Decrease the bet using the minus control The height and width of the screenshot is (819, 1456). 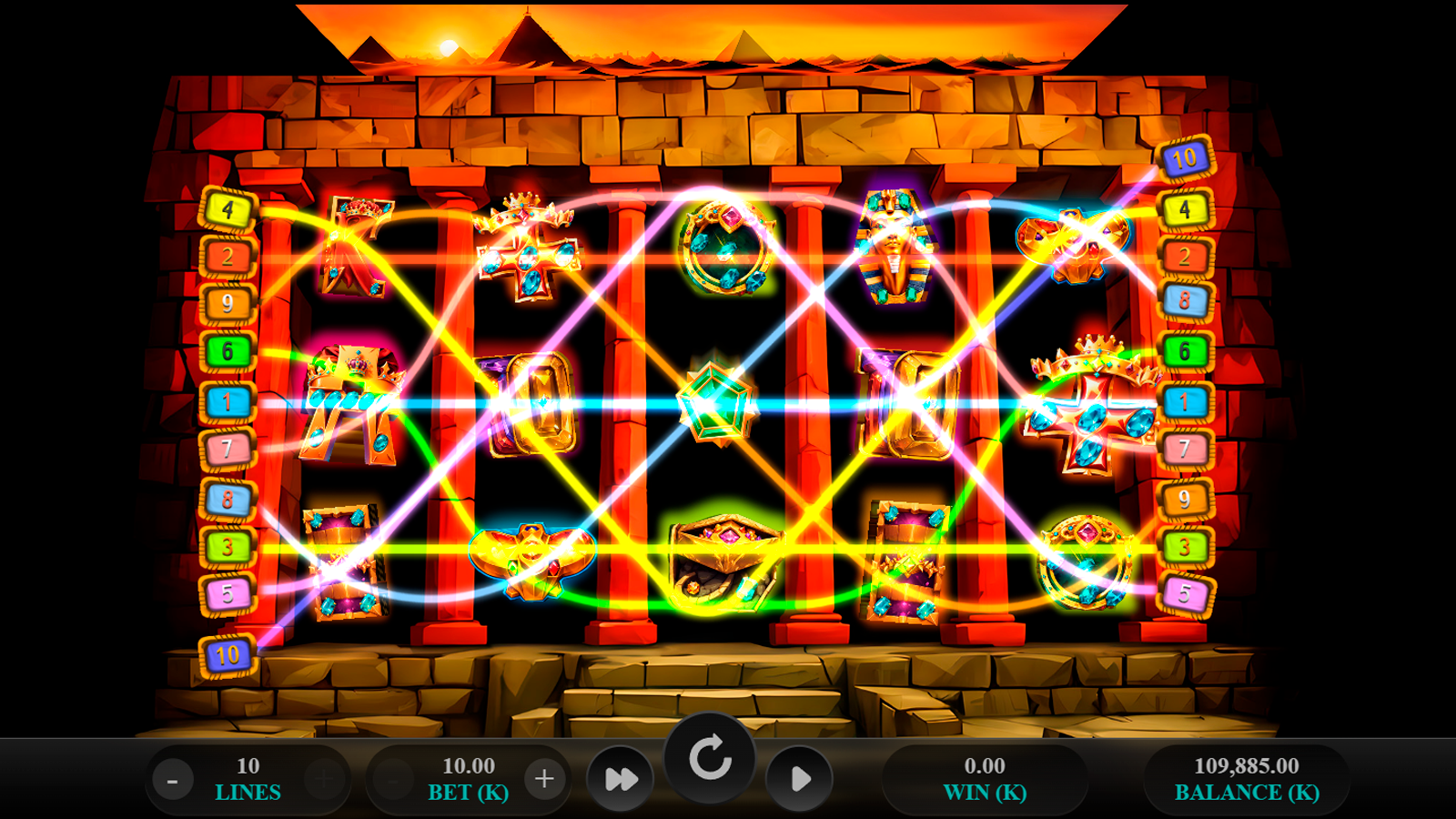tap(393, 779)
